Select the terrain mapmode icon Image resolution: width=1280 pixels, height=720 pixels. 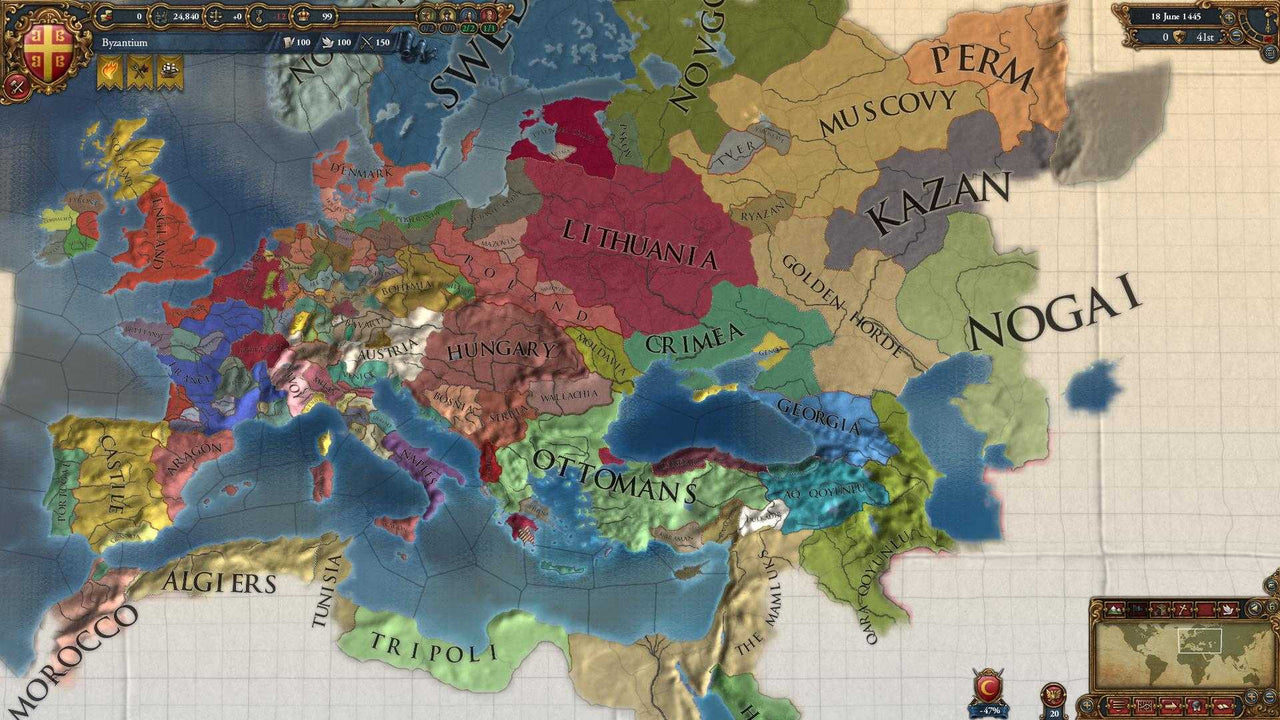coord(1114,609)
